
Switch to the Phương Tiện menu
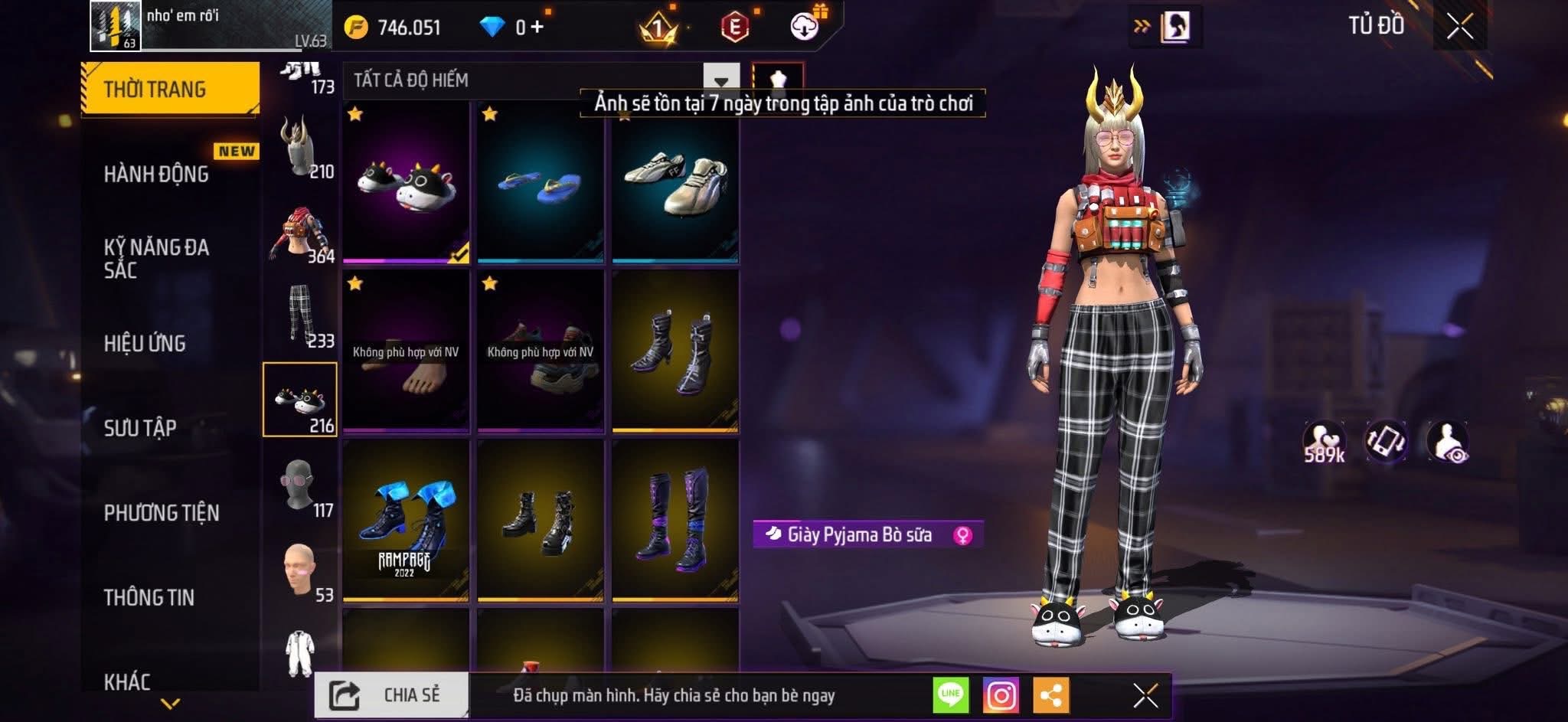click(162, 512)
